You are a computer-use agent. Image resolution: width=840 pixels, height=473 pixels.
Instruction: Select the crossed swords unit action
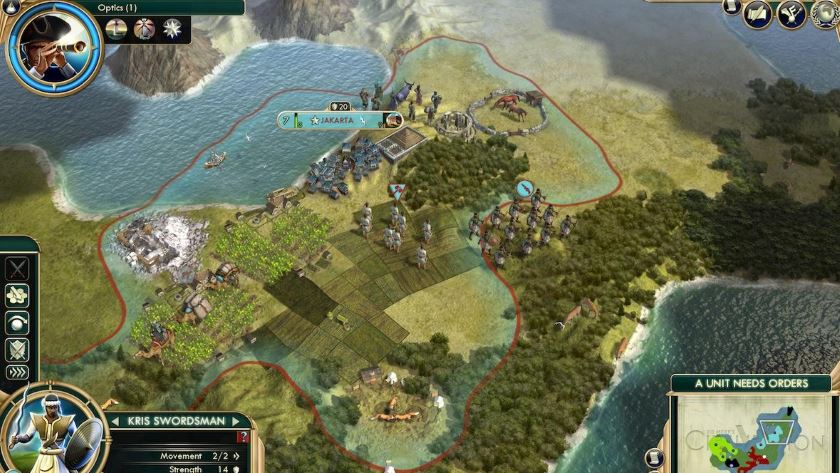pyautogui.click(x=18, y=268)
